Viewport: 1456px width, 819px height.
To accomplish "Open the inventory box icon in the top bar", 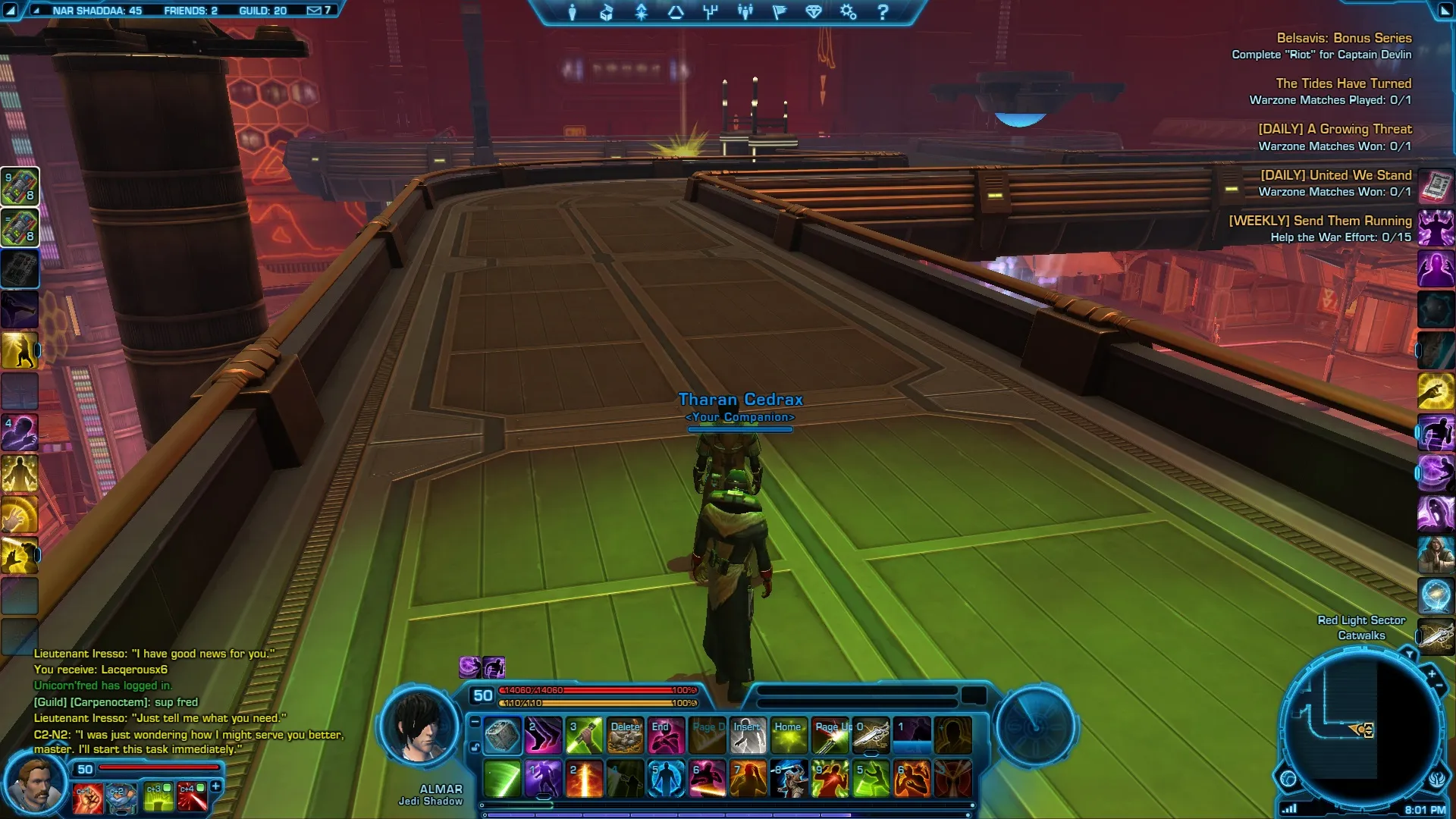I will click(606, 12).
